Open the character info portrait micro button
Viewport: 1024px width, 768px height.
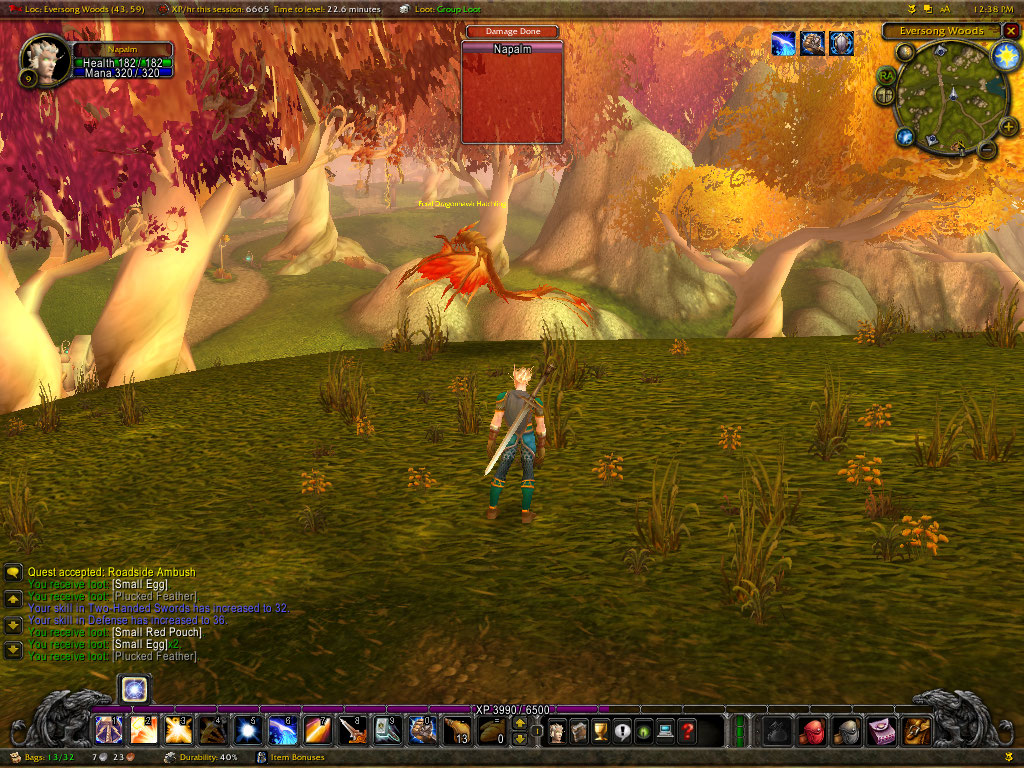[x=557, y=731]
